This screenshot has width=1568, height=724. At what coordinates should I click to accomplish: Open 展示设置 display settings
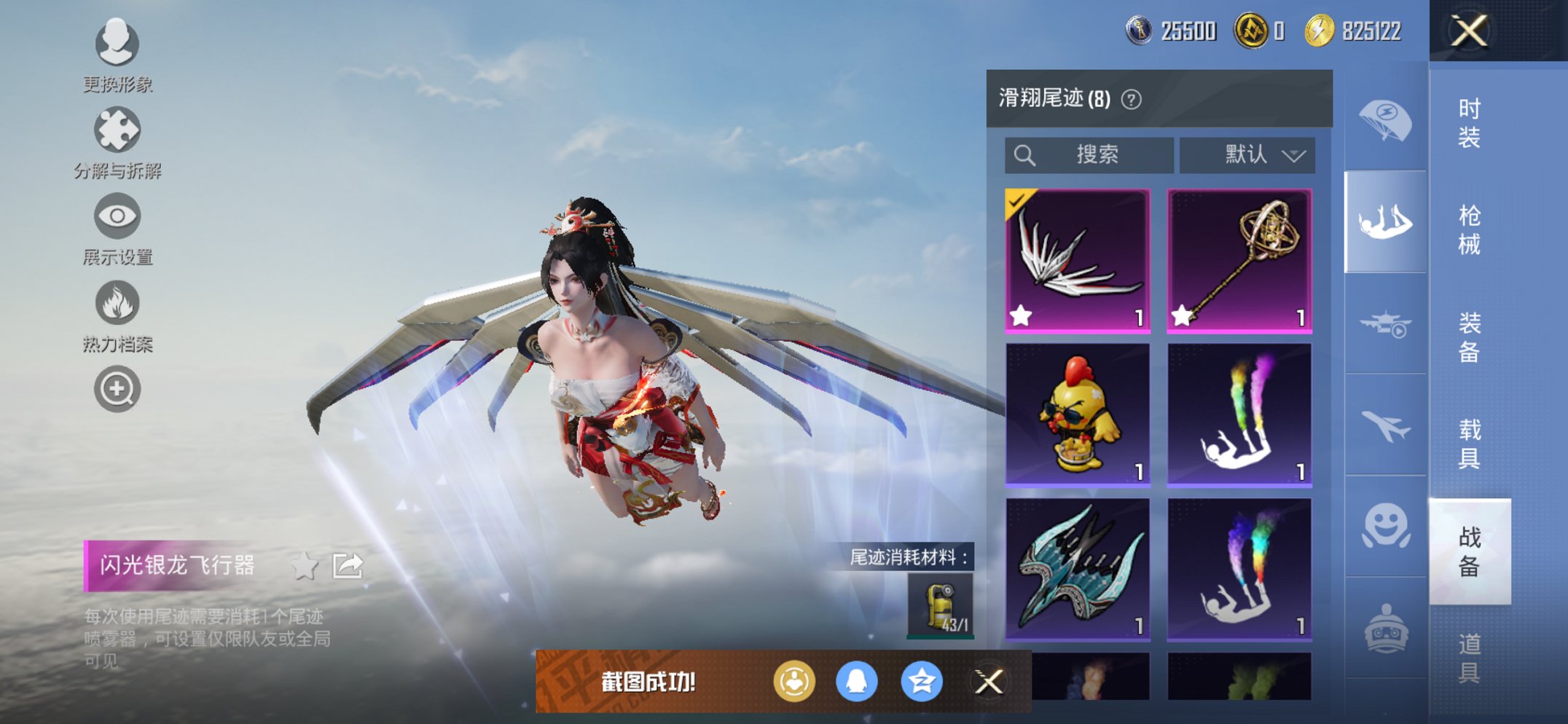point(117,217)
